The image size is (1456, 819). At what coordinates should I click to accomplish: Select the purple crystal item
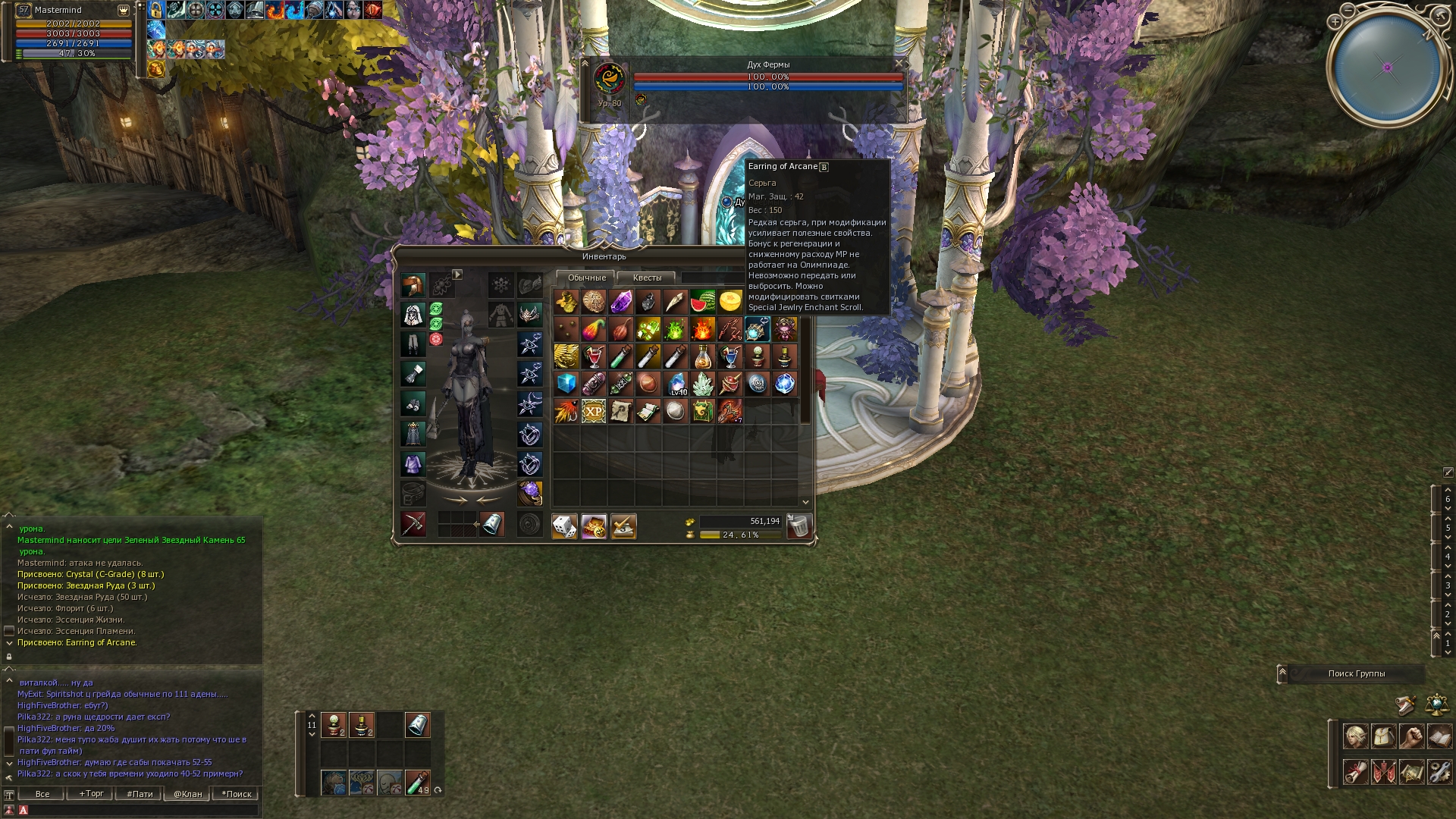click(x=620, y=302)
